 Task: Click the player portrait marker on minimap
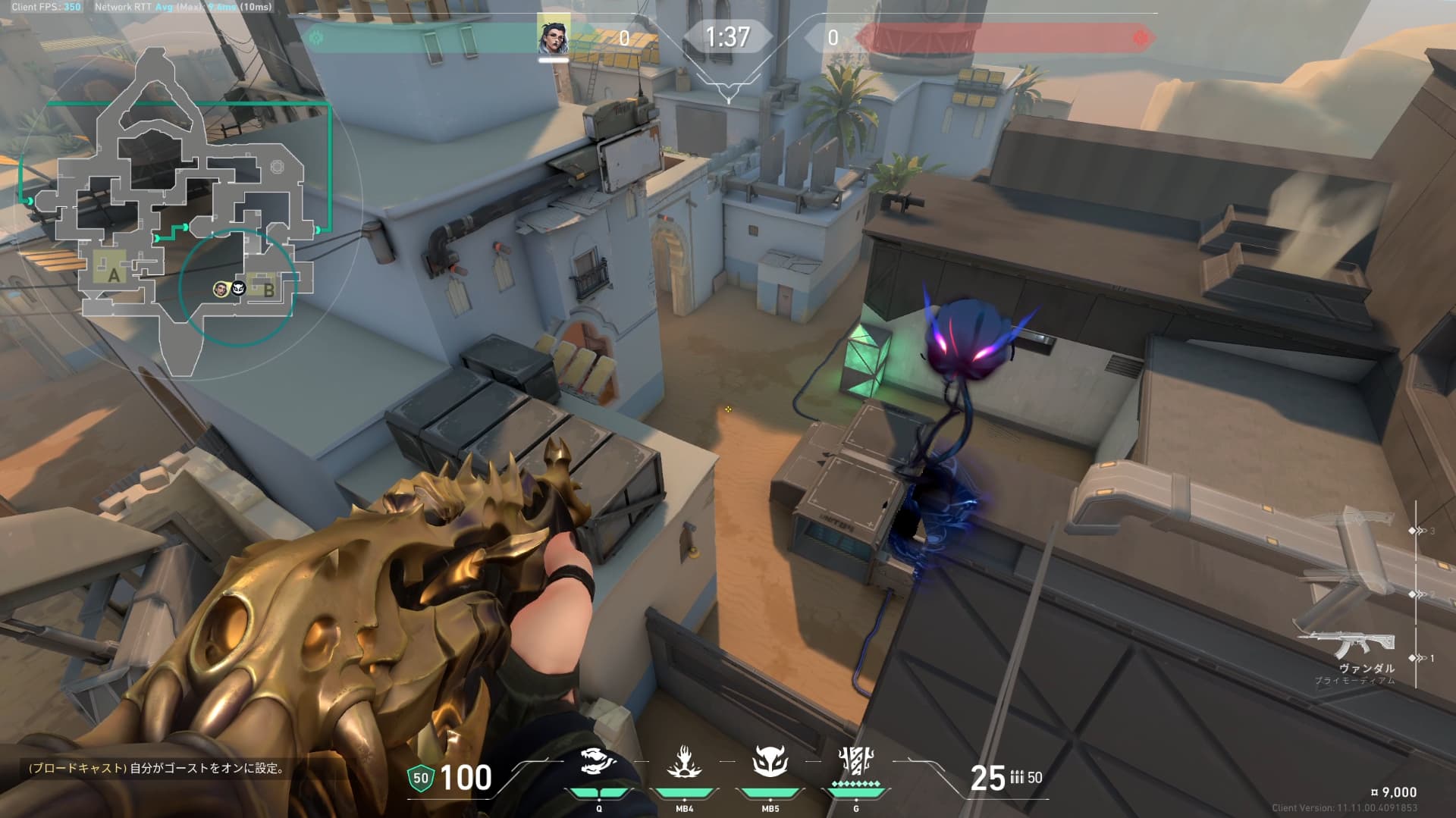pyautogui.click(x=221, y=289)
